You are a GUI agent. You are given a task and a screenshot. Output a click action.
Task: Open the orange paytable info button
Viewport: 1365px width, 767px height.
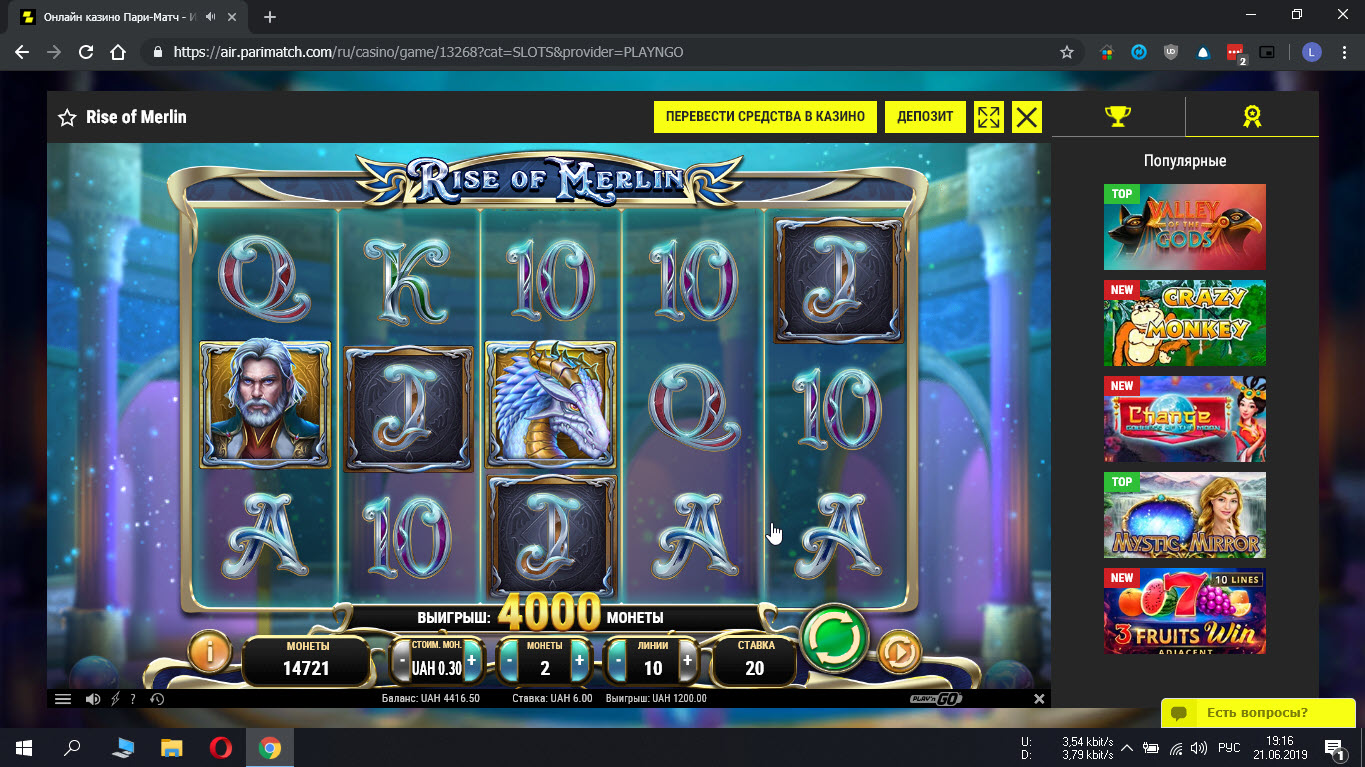210,652
